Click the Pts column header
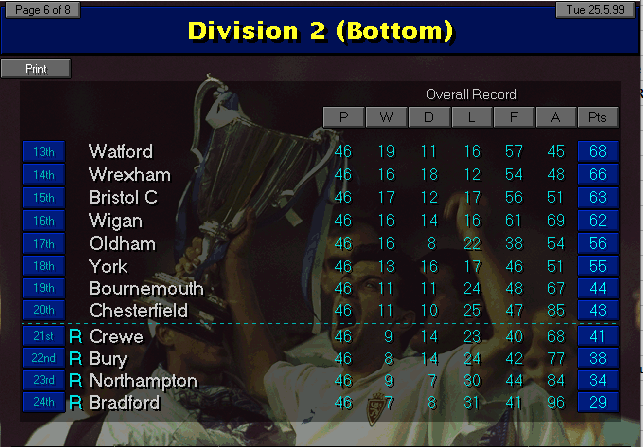 [x=598, y=118]
